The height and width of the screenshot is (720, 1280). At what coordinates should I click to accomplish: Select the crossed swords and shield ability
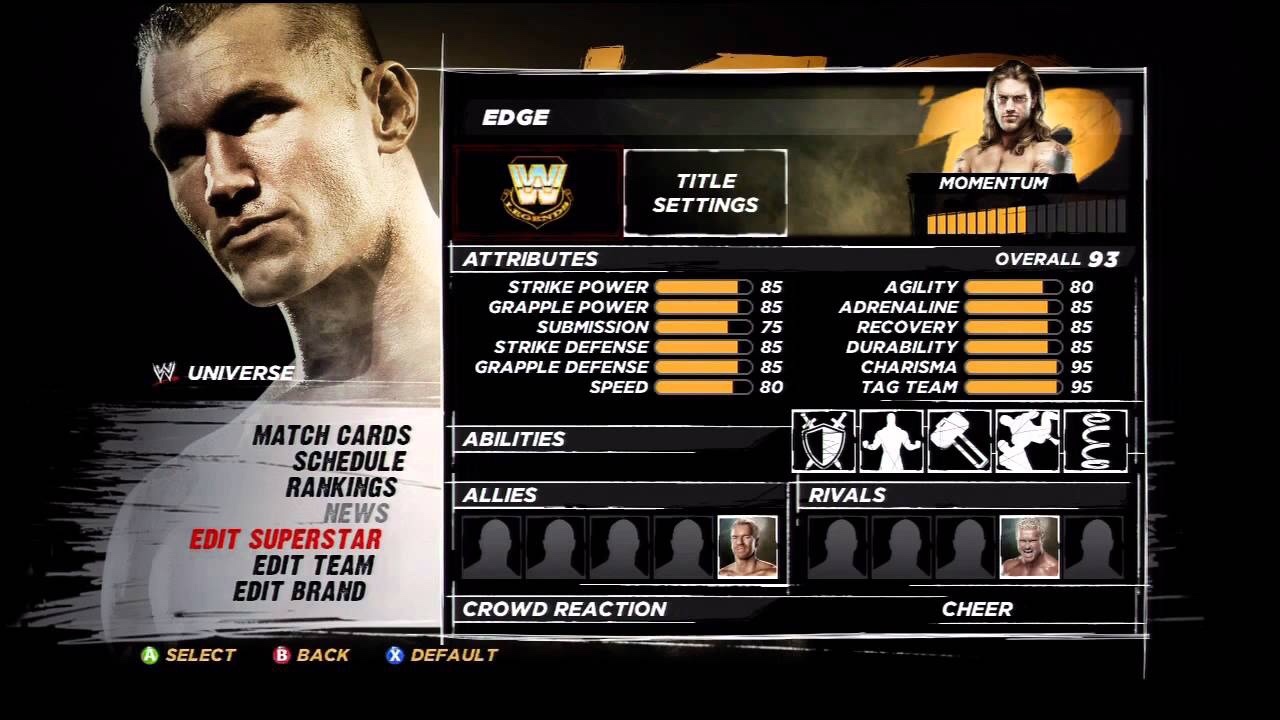[823, 440]
